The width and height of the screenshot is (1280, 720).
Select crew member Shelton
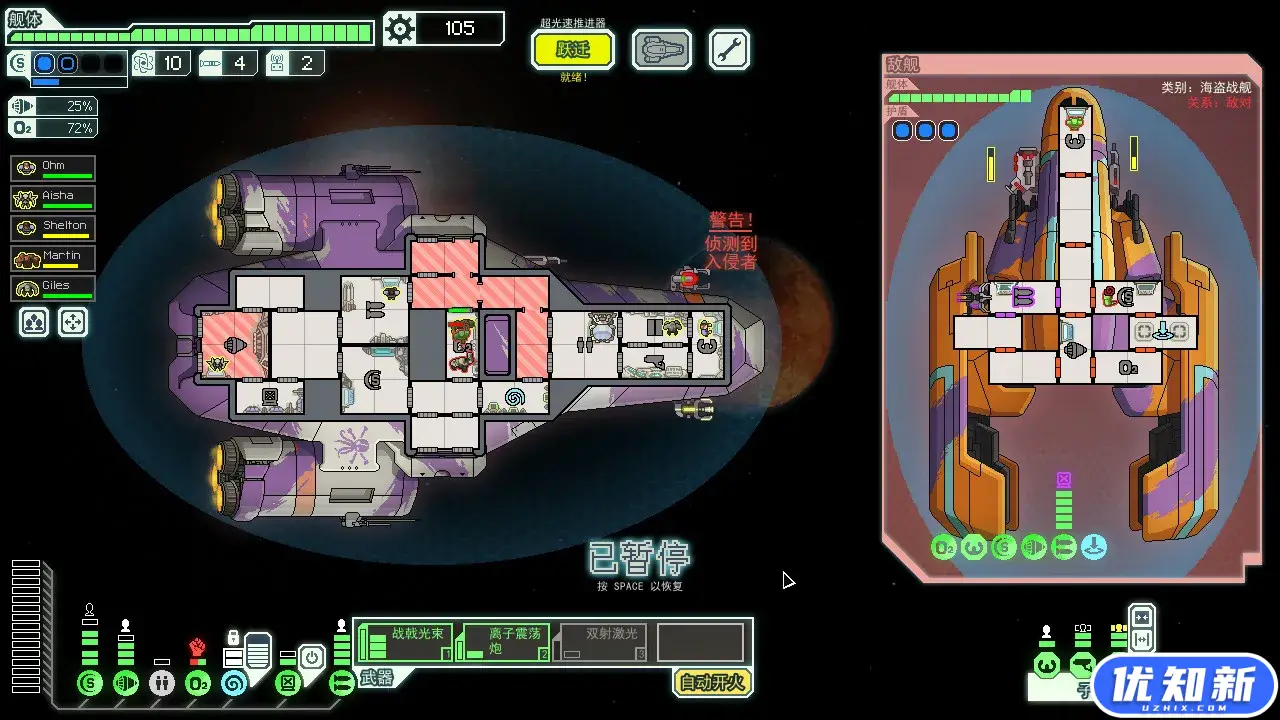coord(54,228)
